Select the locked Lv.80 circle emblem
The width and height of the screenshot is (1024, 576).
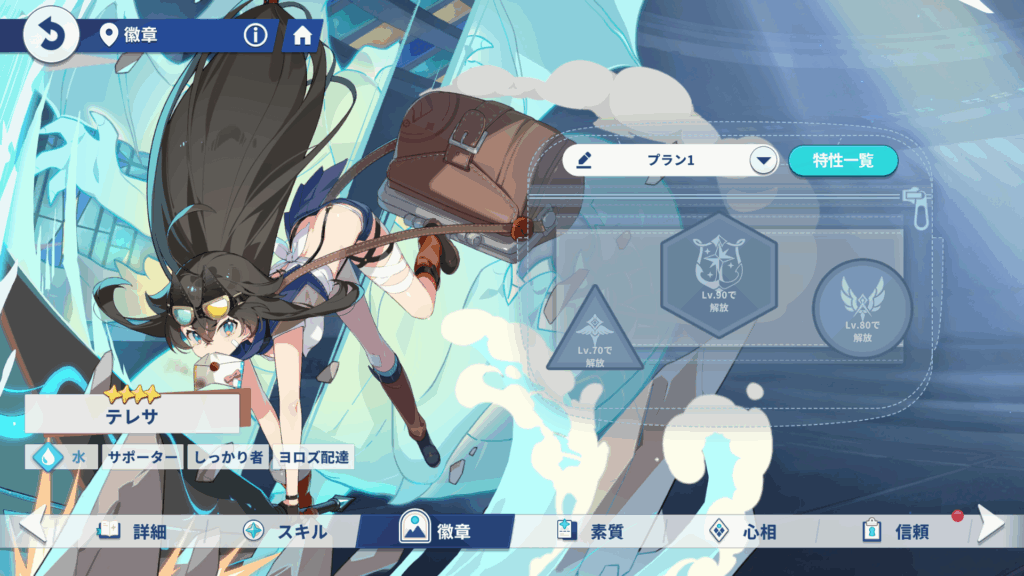tap(861, 309)
